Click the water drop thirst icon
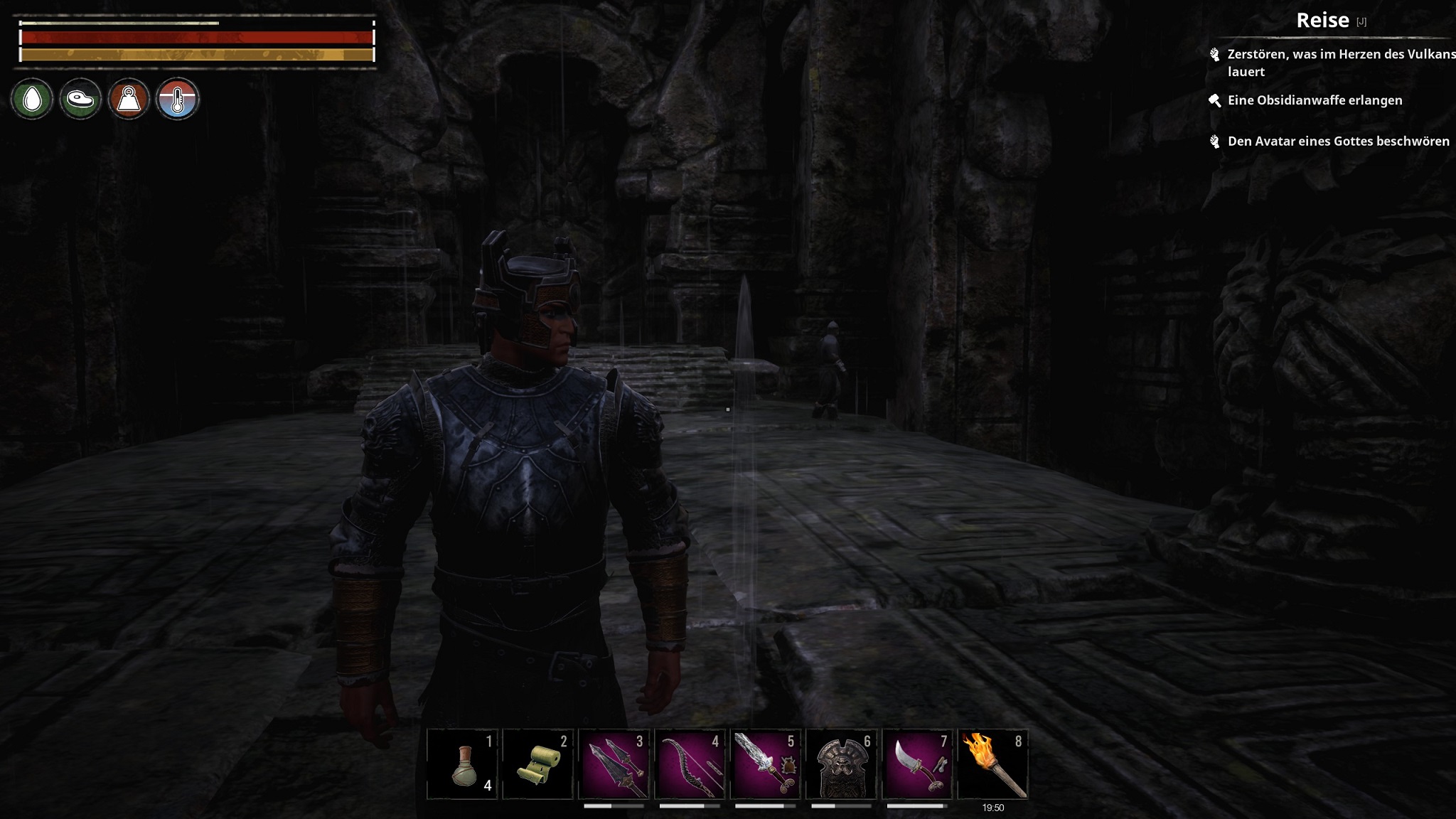1456x819 pixels. (x=32, y=100)
